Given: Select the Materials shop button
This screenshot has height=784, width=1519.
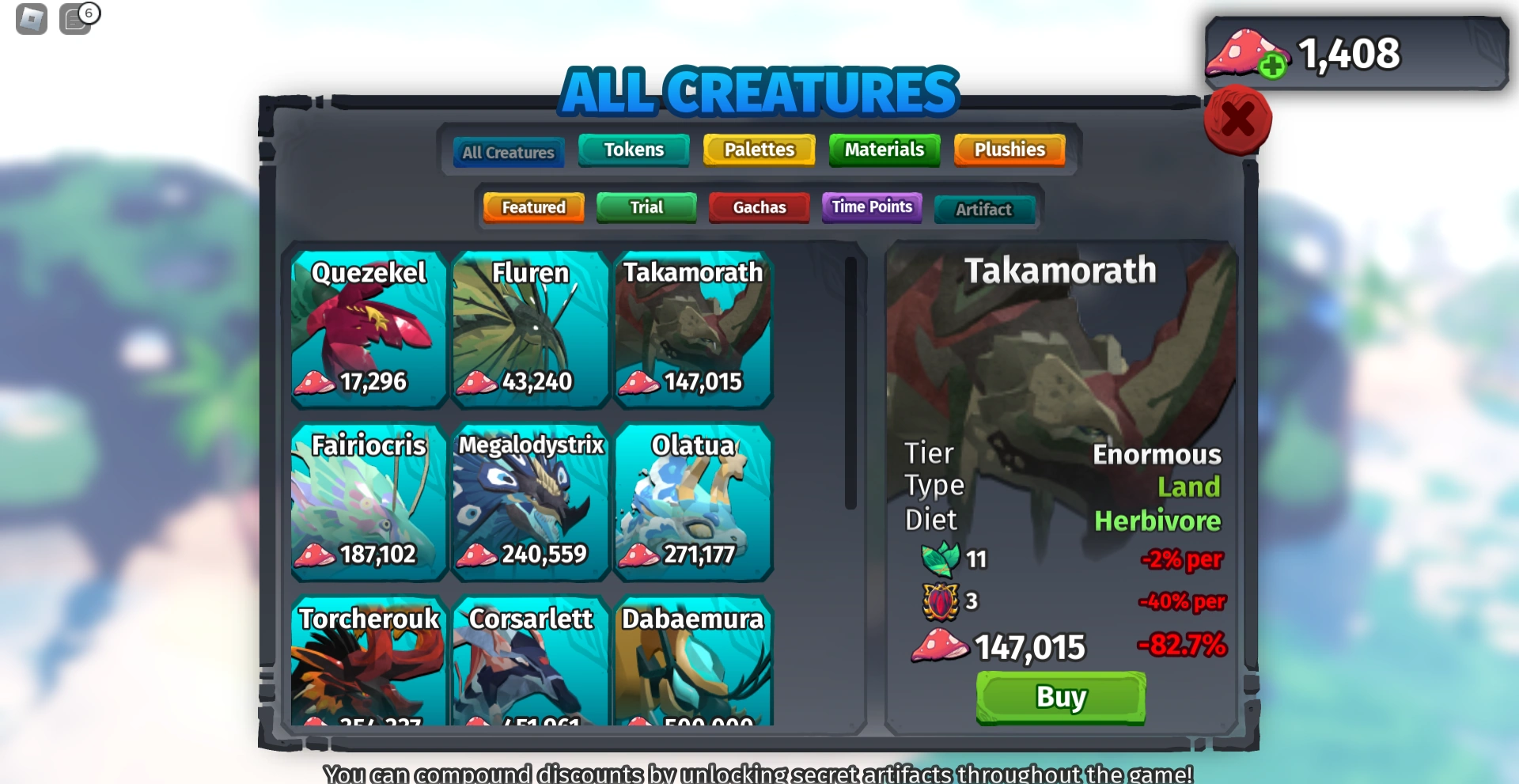Looking at the screenshot, I should point(884,149).
